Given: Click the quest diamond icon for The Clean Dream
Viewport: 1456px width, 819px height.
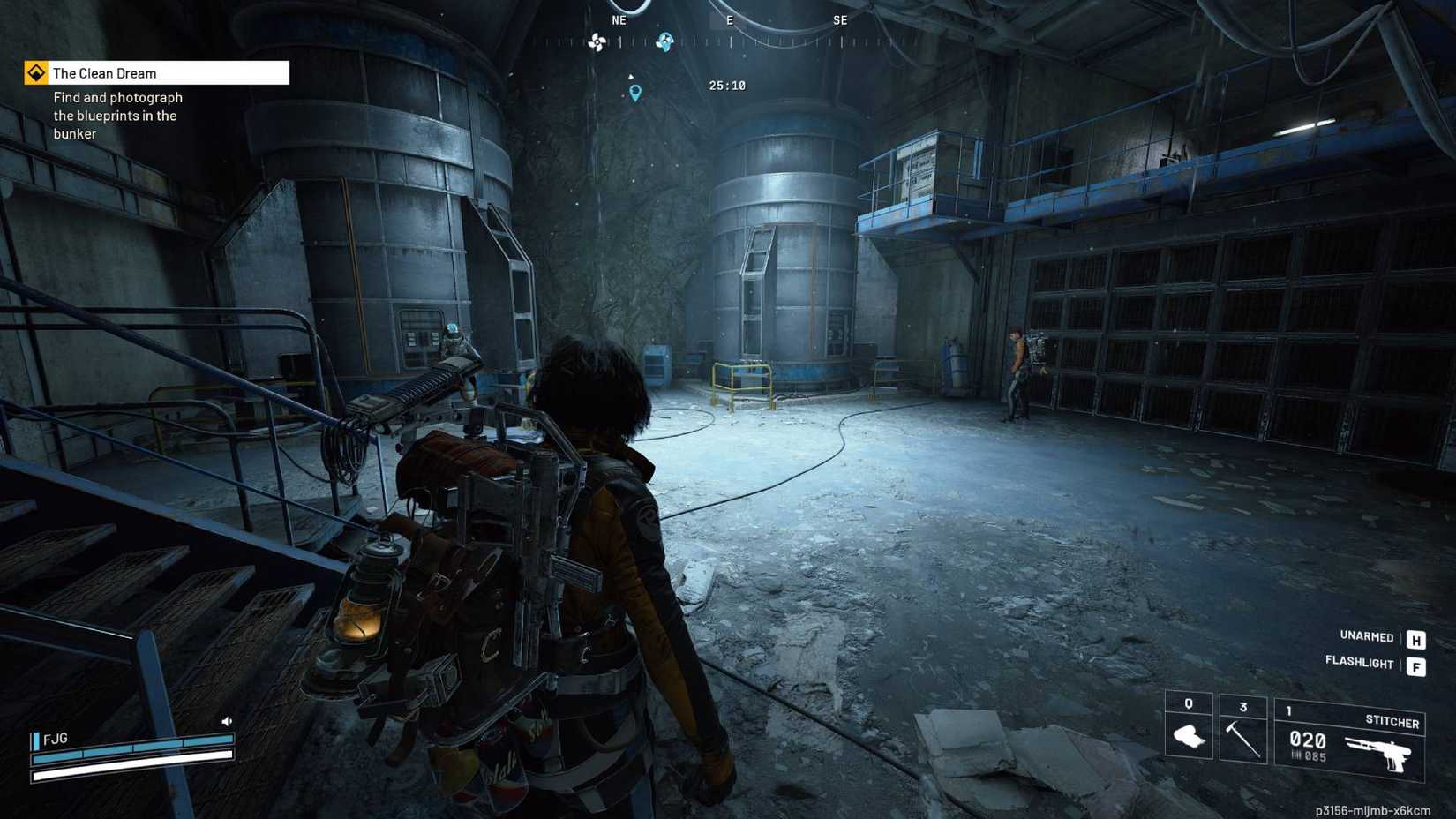Looking at the screenshot, I should [x=35, y=72].
